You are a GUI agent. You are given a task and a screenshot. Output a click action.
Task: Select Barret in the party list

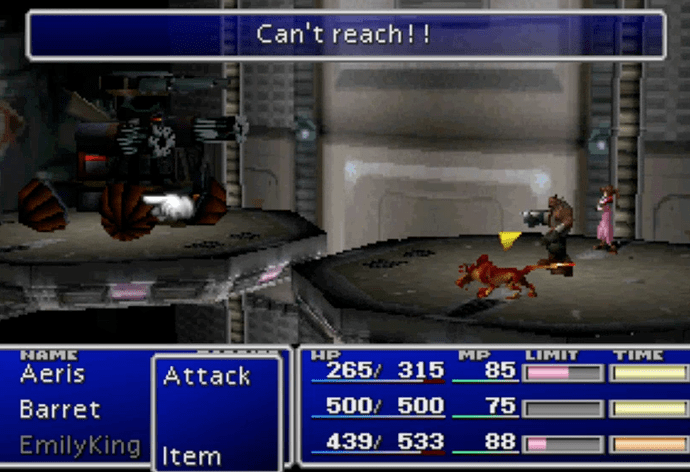[59, 410]
